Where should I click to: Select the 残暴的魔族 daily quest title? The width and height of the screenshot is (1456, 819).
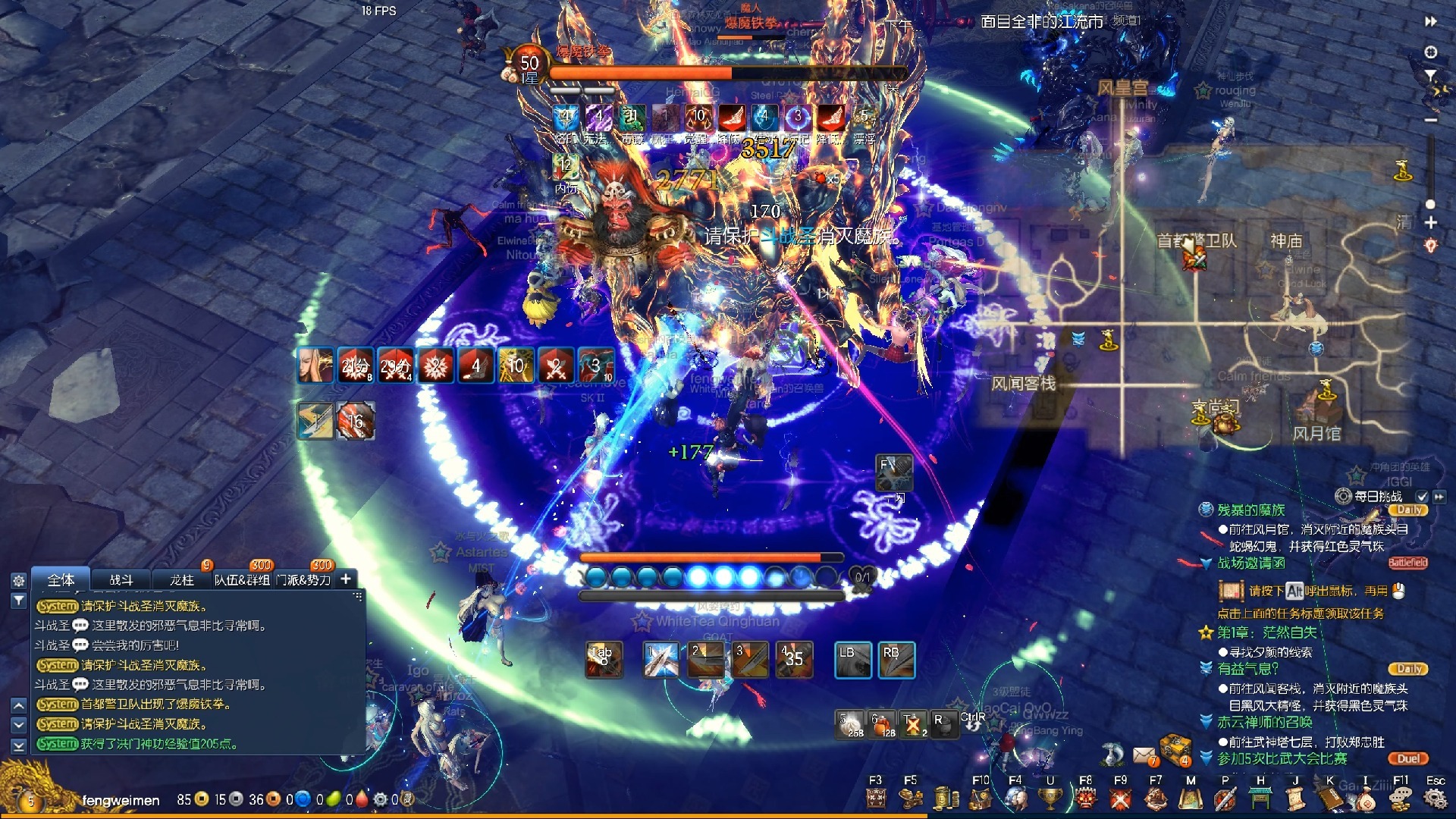click(1251, 510)
